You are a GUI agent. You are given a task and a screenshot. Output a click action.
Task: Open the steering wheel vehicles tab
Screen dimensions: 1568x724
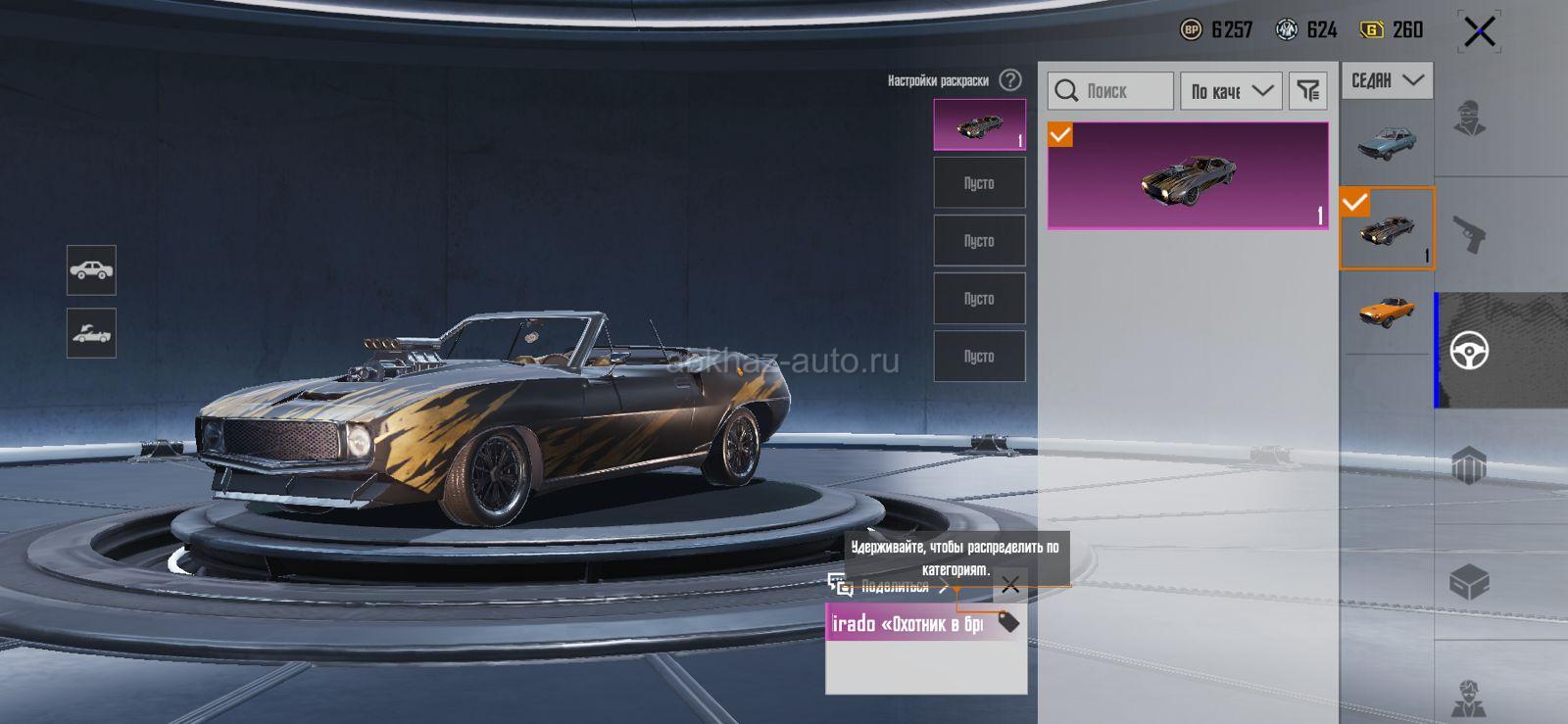click(x=1470, y=350)
